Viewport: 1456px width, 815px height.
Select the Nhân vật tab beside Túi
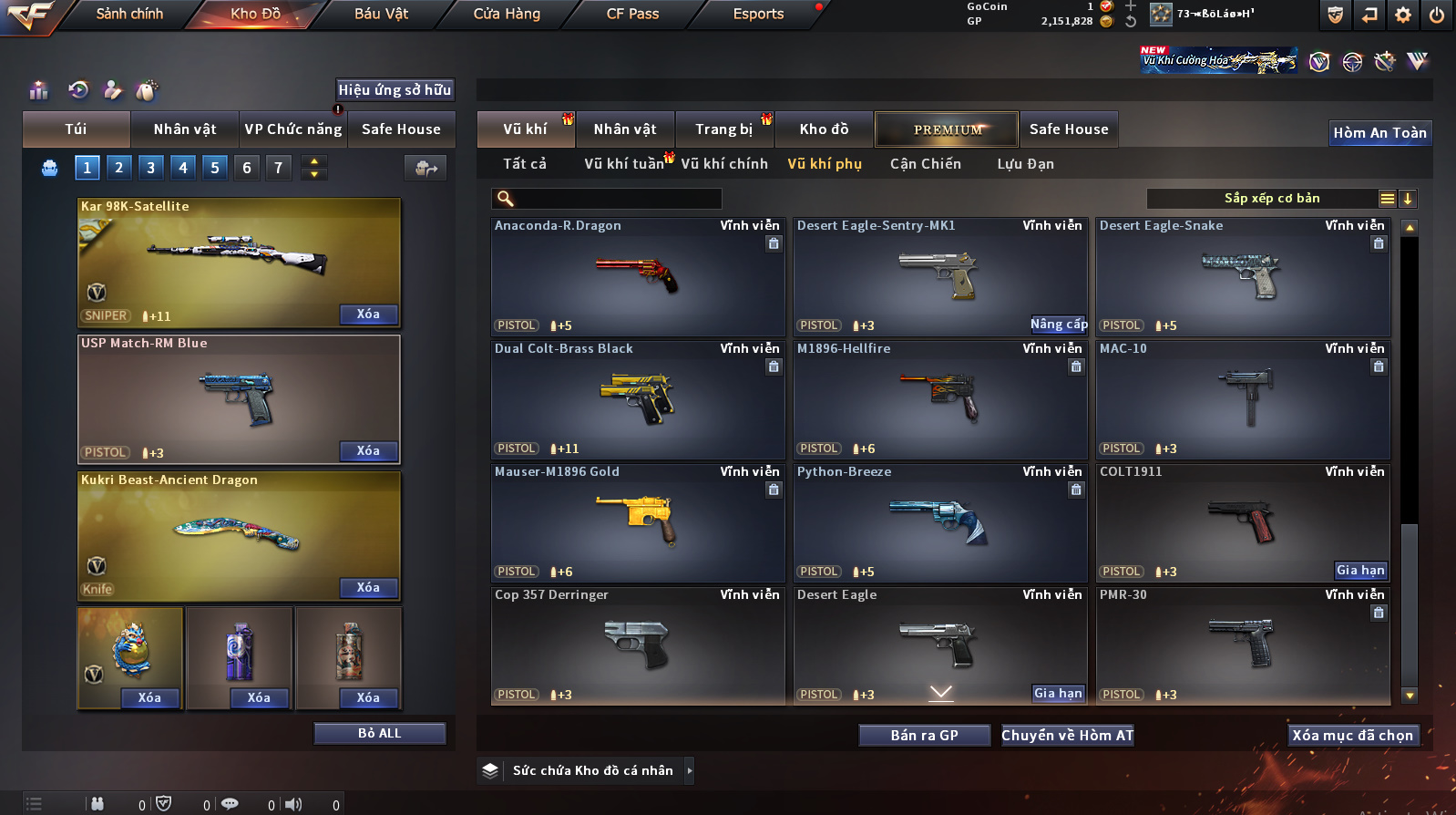pyautogui.click(x=185, y=129)
